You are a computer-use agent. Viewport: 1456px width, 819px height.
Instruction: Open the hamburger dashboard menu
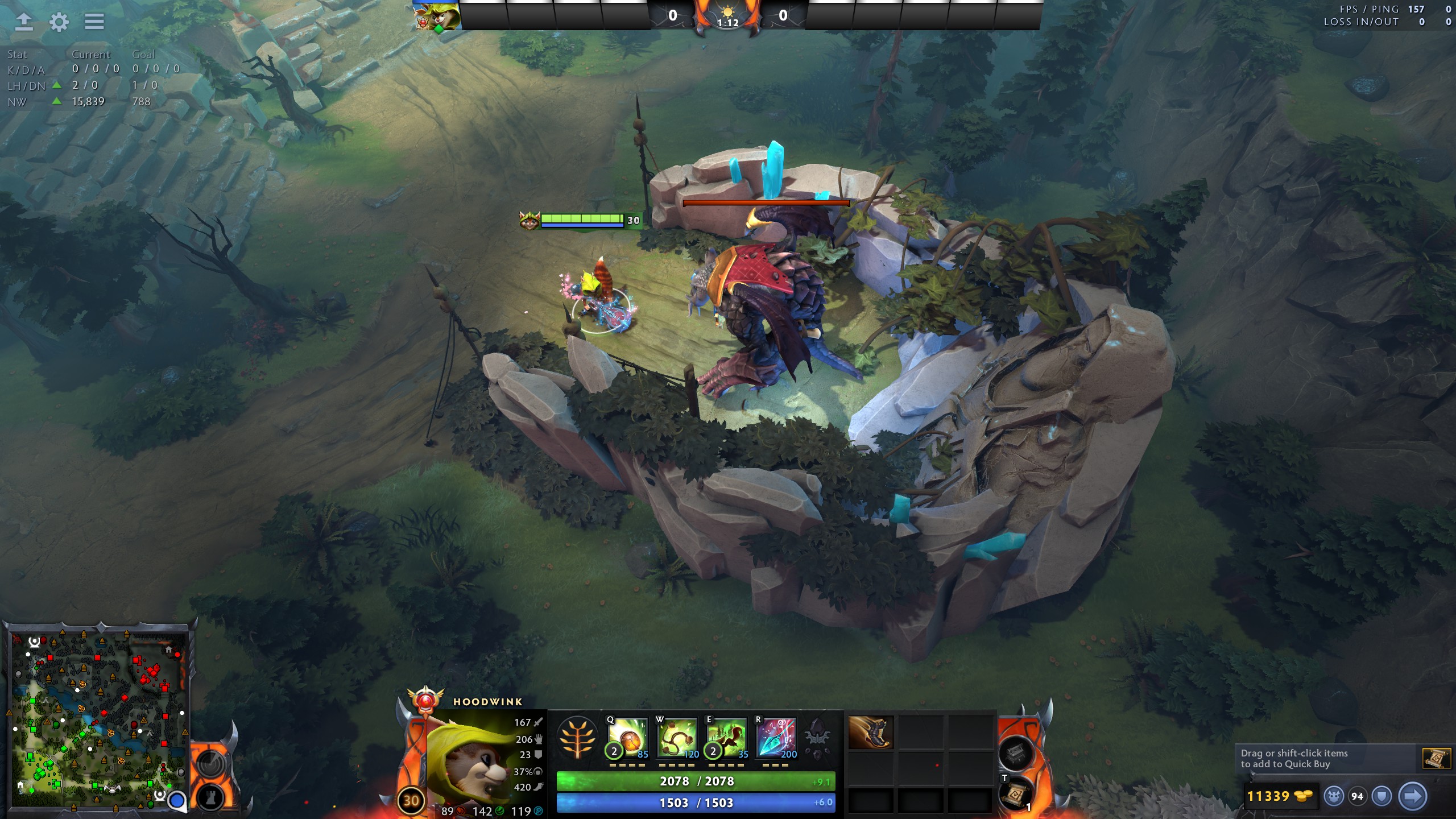pyautogui.click(x=94, y=22)
